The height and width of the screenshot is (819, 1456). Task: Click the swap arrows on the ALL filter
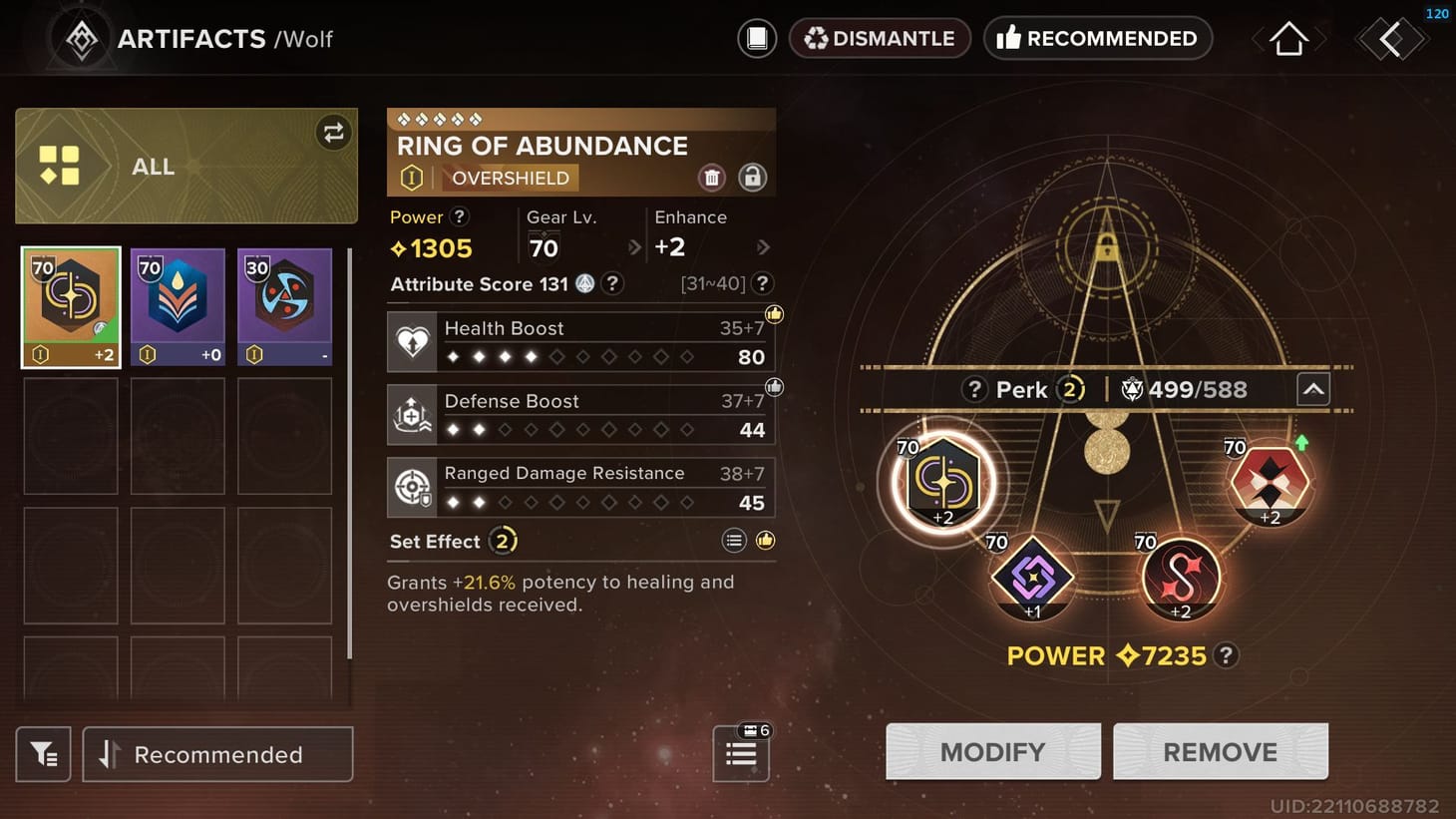point(333,132)
